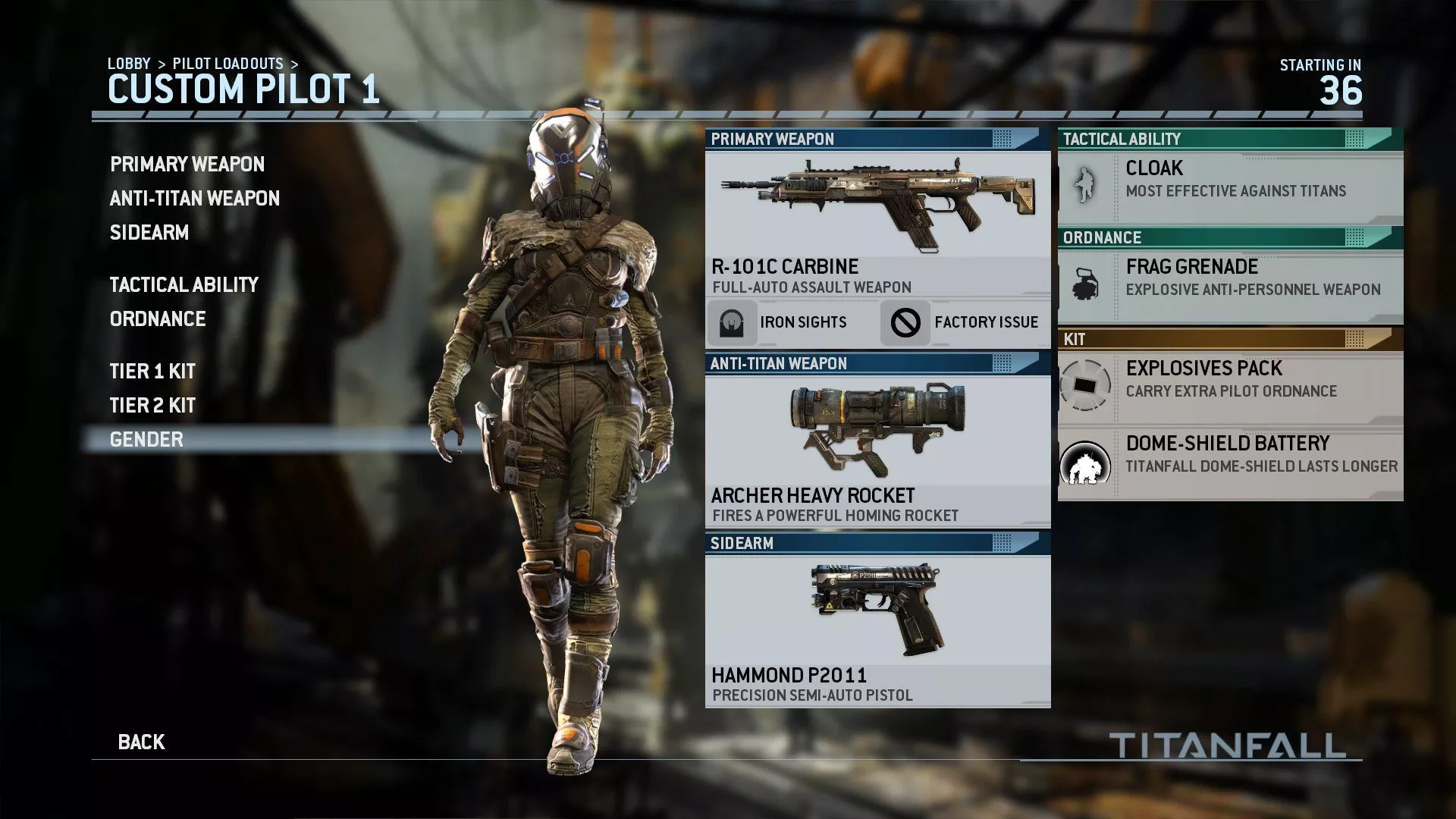Click the Back button
This screenshot has width=1456, height=819.
pos(141,742)
